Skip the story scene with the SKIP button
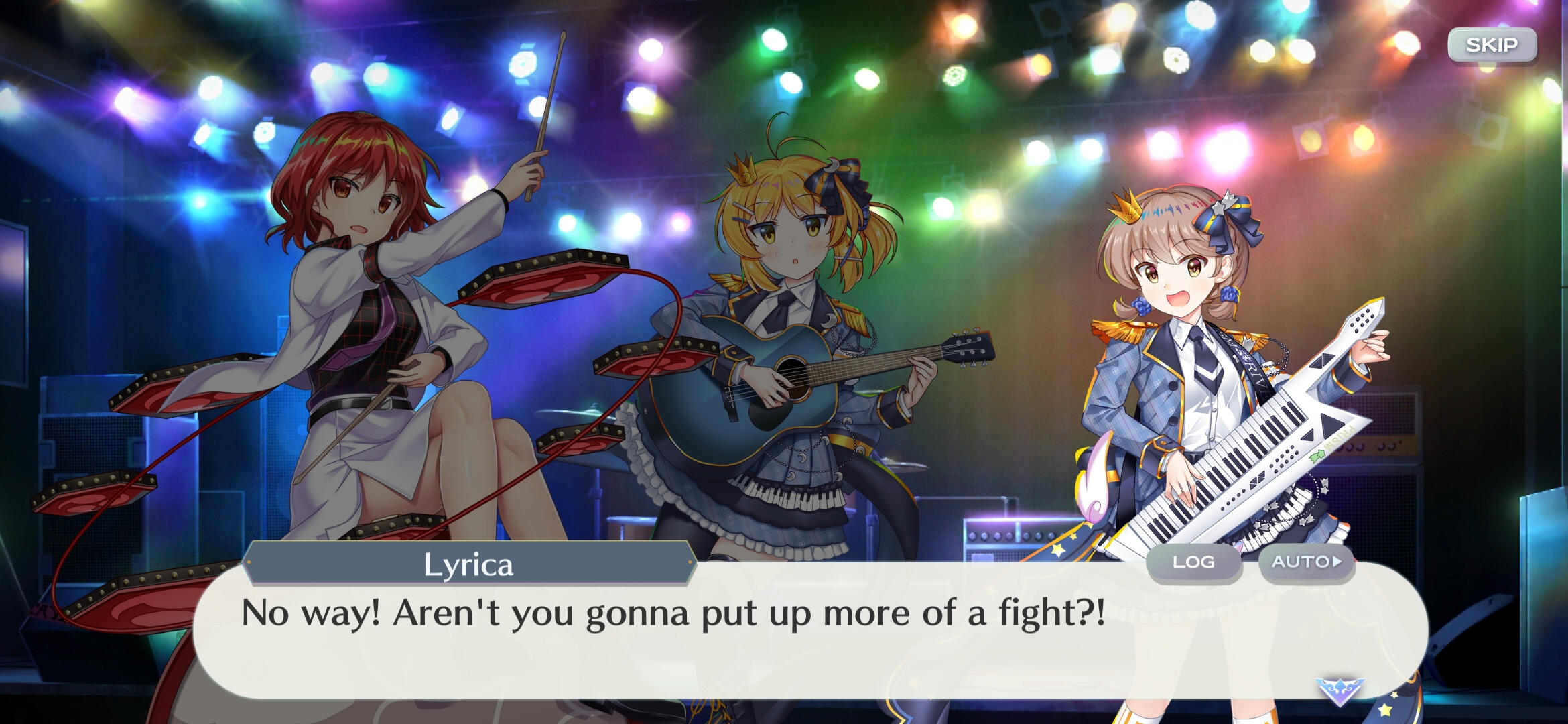The height and width of the screenshot is (724, 1568). click(x=1492, y=46)
